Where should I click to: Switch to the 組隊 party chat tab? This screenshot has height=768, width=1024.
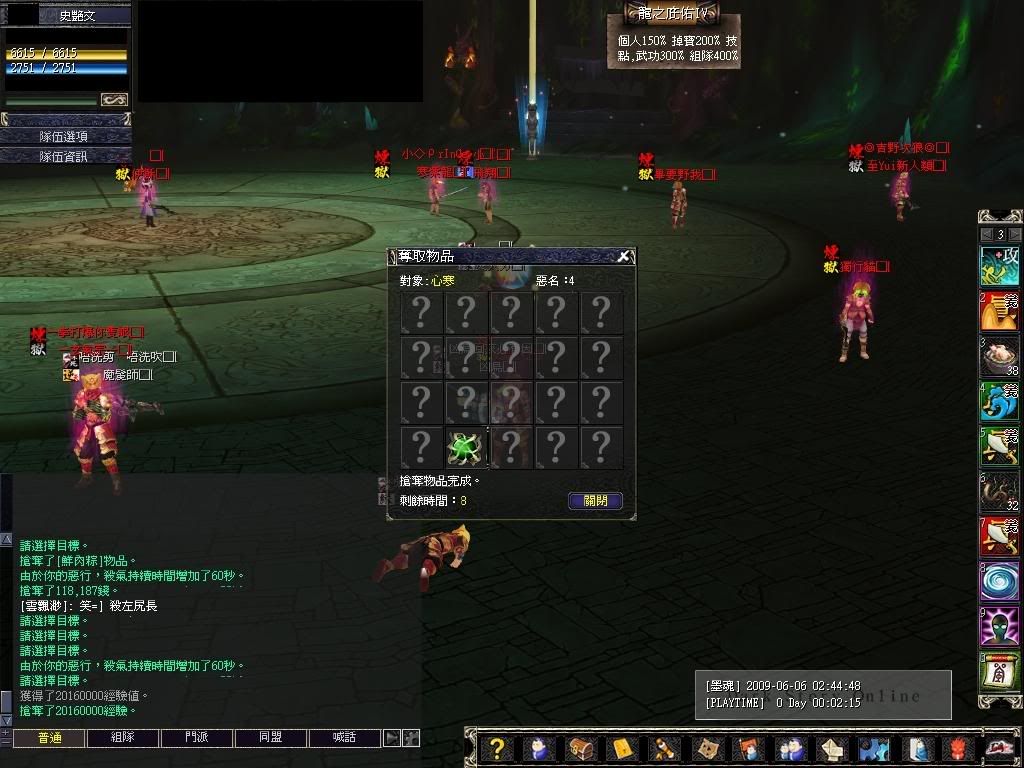(122, 738)
